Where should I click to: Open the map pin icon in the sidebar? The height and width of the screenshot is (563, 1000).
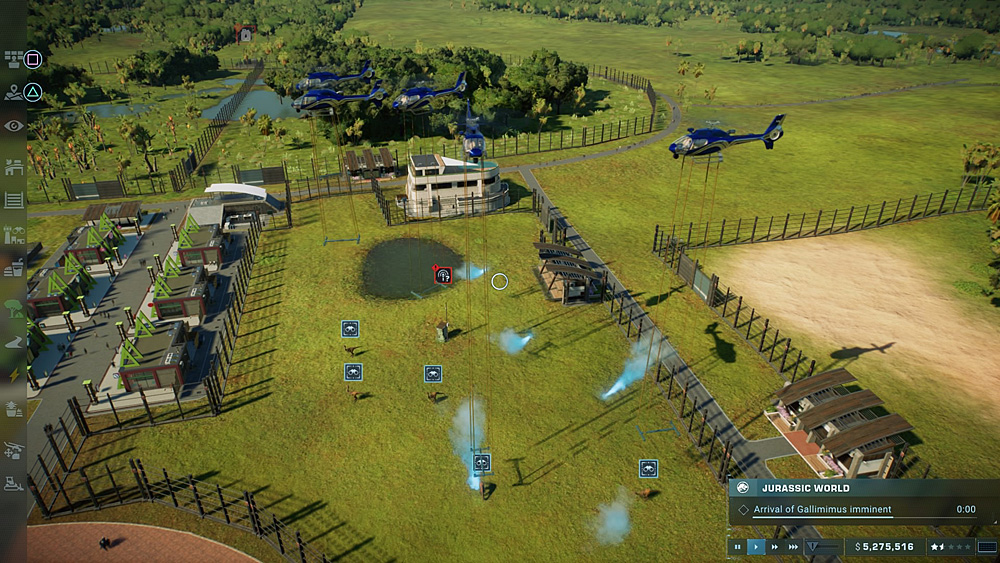(x=13, y=93)
